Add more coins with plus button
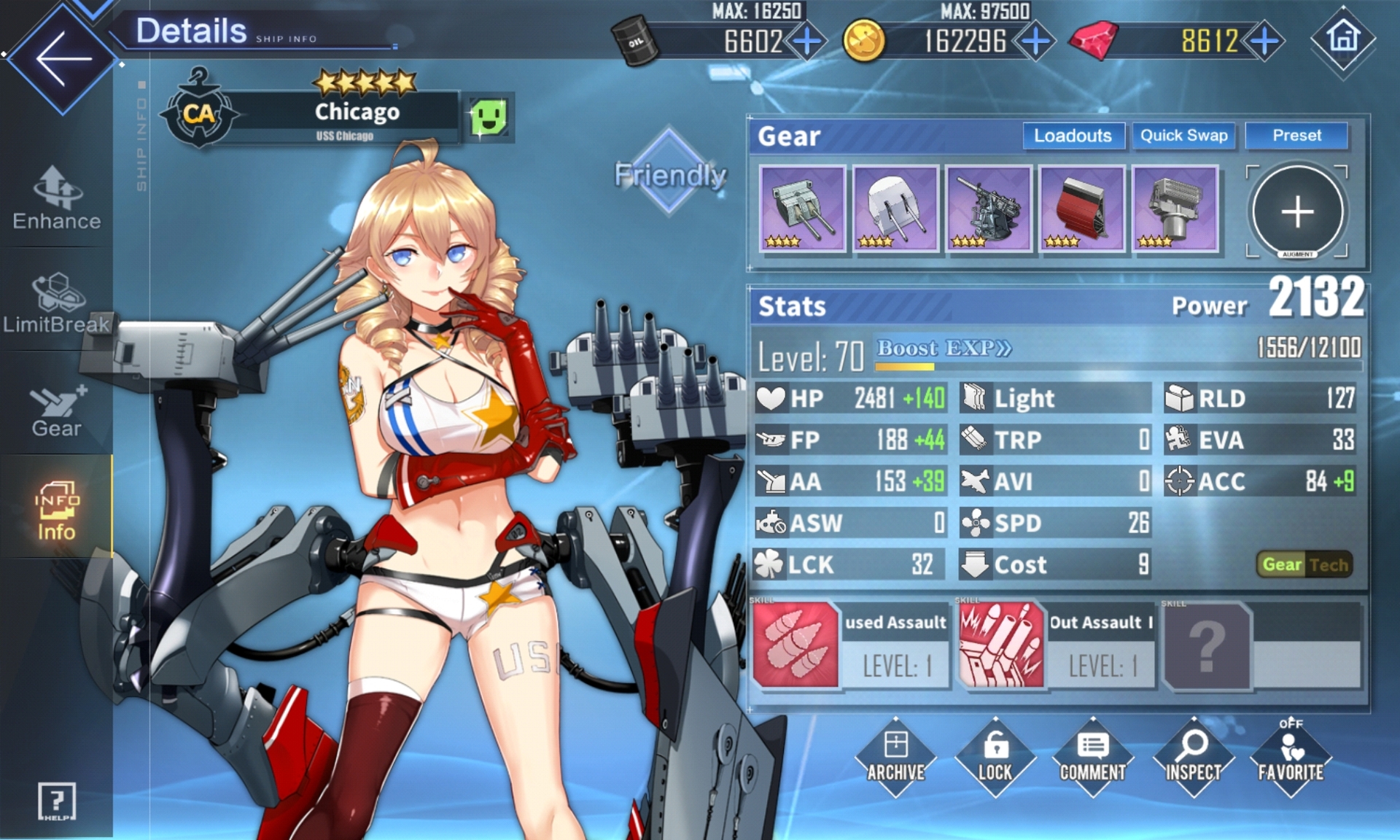Viewport: 1400px width, 840px height. click(1035, 42)
